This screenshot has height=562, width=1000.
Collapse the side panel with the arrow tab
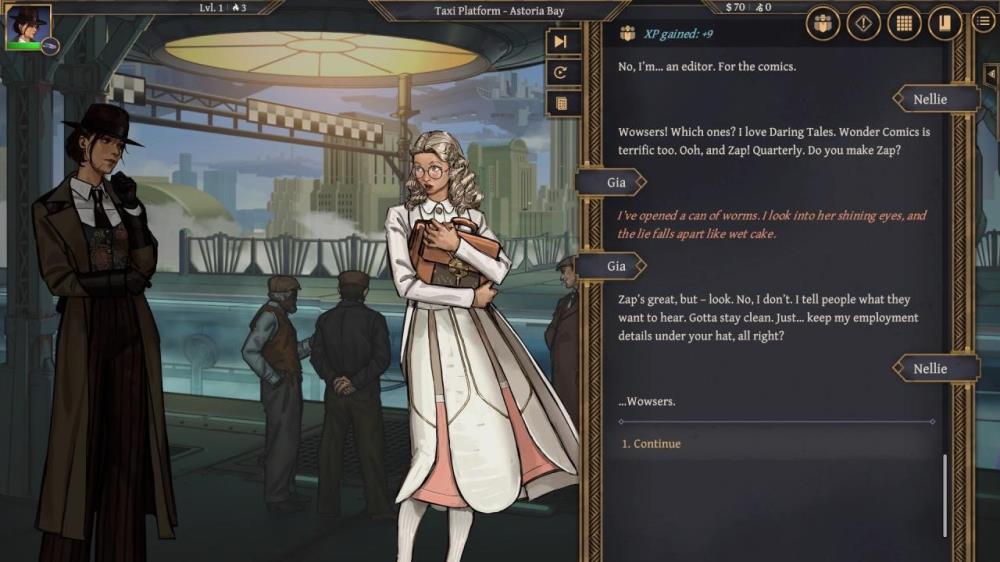click(990, 75)
